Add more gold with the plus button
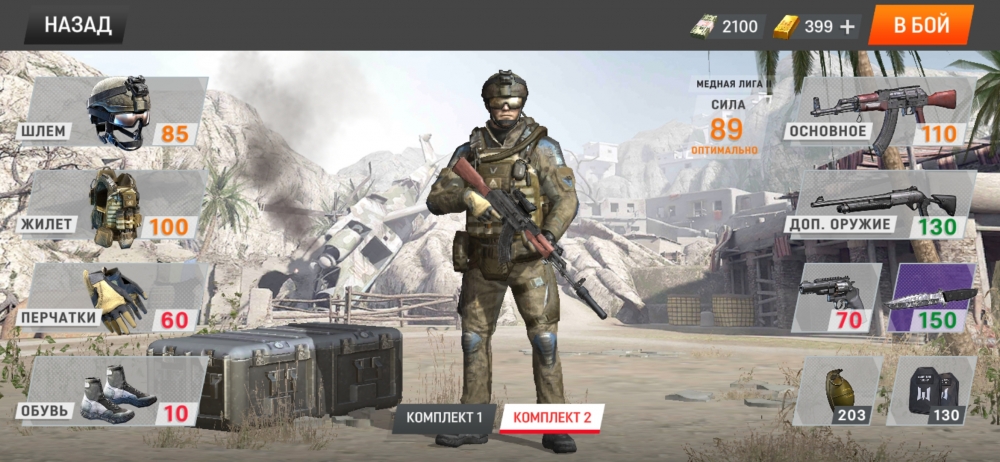 (848, 27)
